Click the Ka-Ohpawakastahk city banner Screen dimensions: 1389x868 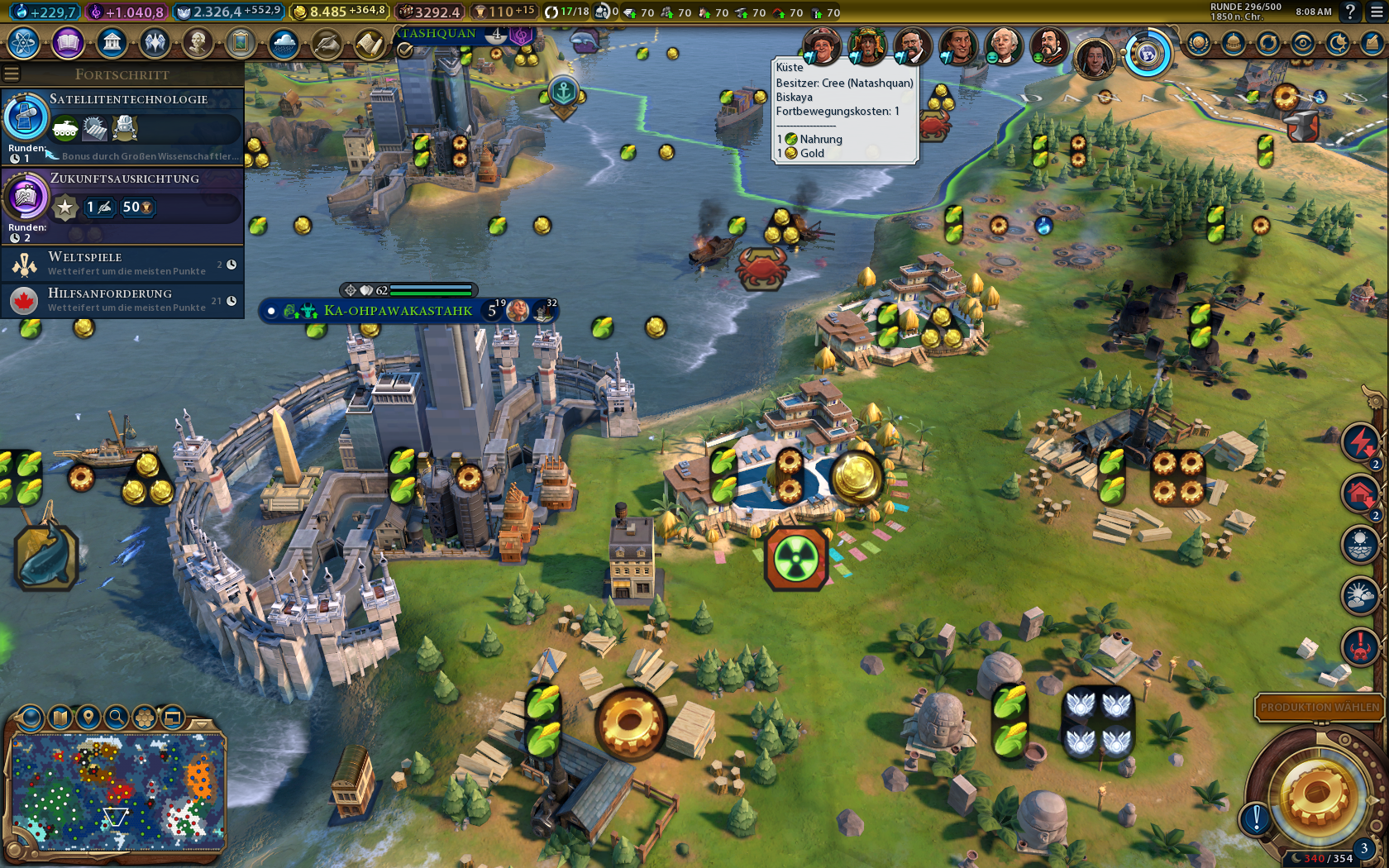[x=398, y=311]
